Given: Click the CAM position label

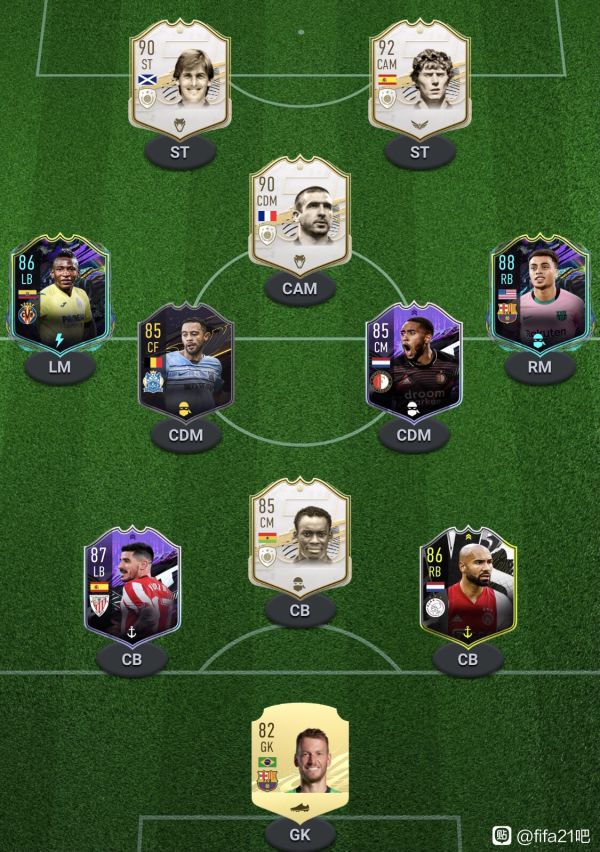Looking at the screenshot, I should coord(299,288).
